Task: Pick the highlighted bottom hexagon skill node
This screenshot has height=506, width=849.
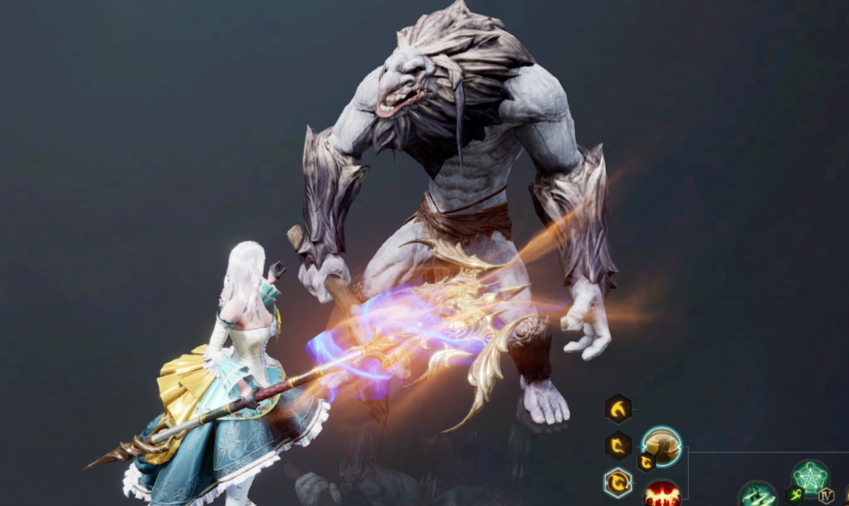Action: coord(618,482)
